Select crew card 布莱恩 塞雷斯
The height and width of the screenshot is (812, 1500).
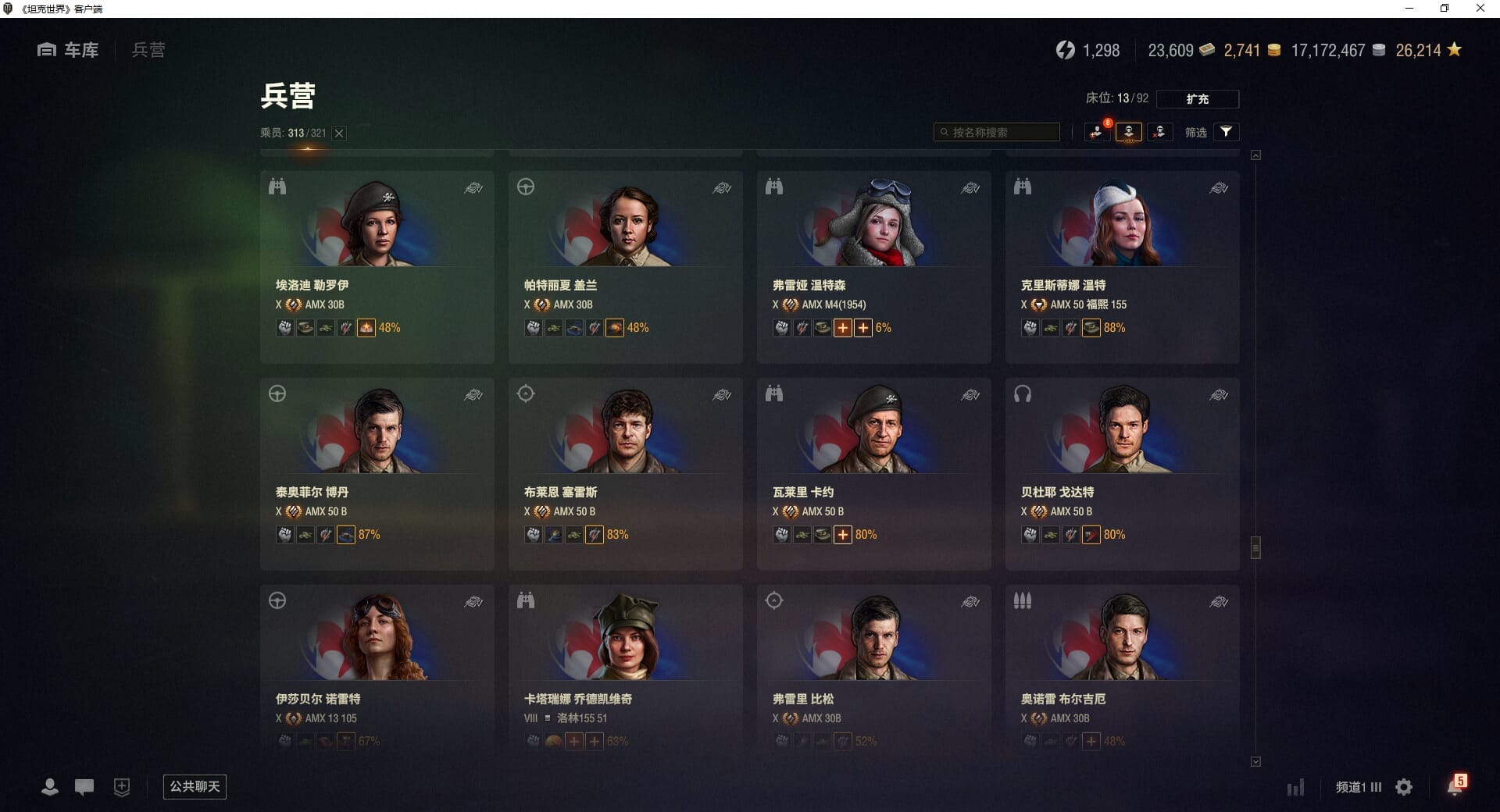(x=625, y=473)
